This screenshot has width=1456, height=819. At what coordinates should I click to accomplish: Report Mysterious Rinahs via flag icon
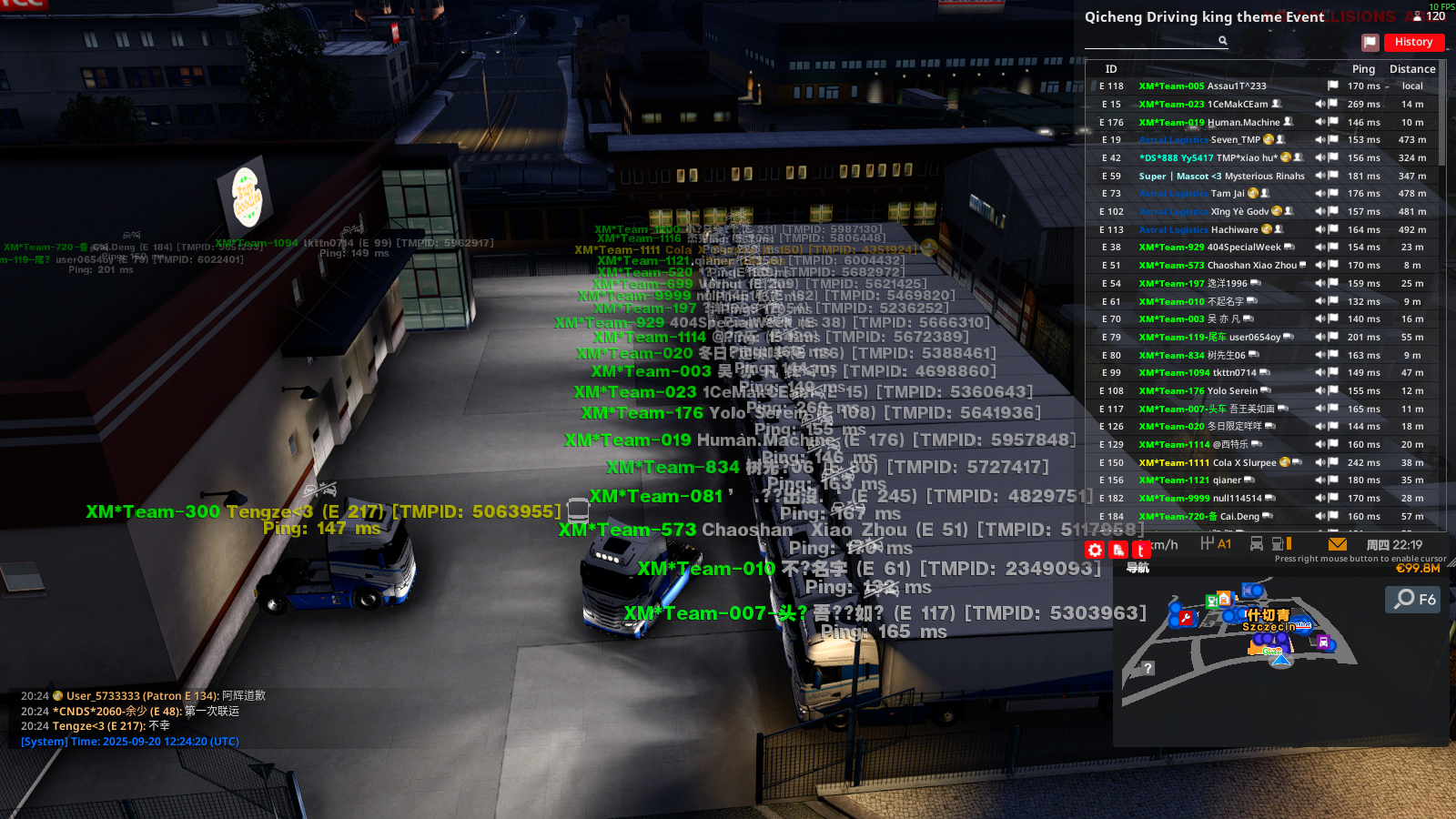1333,177
